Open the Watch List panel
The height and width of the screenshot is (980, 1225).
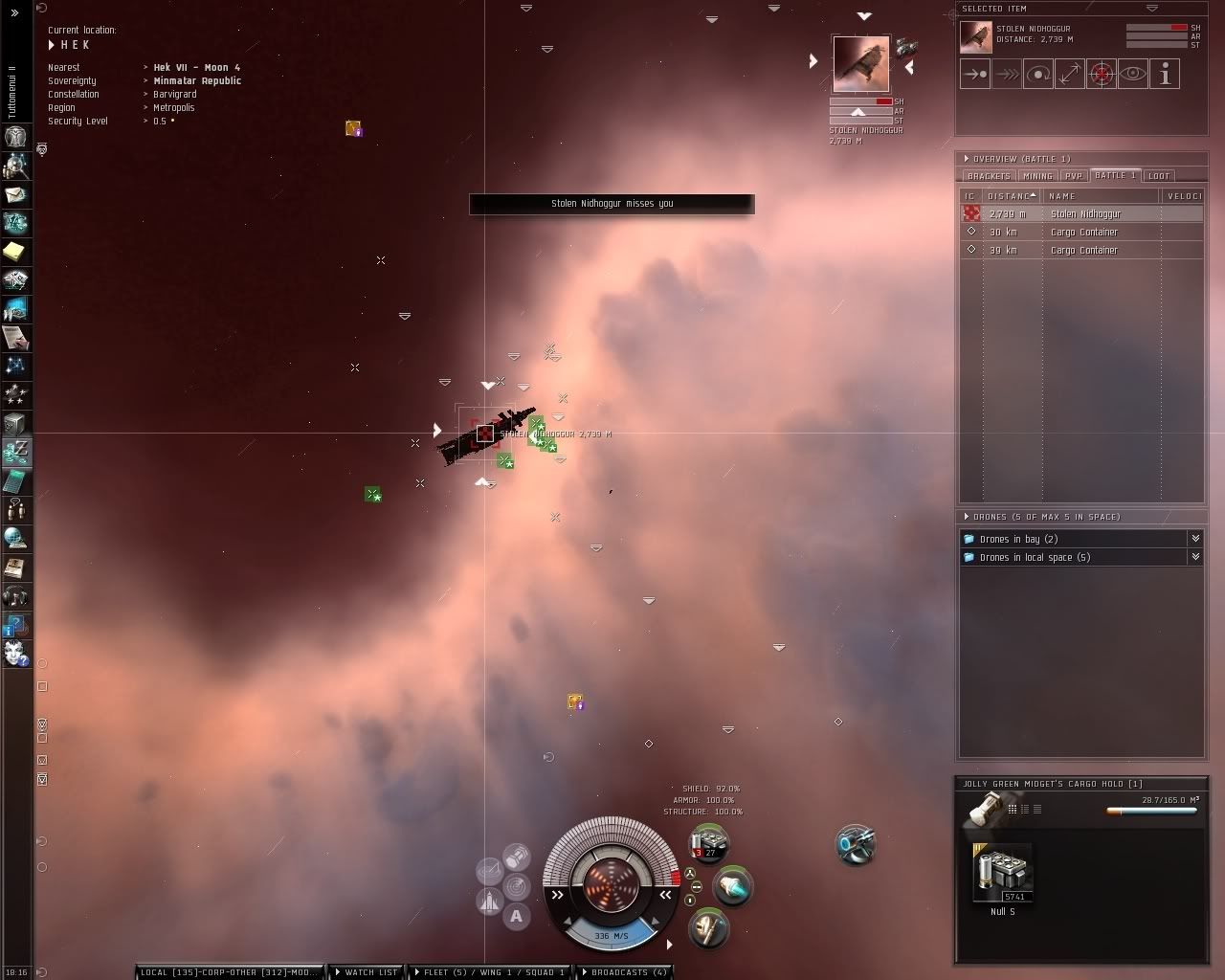click(x=366, y=972)
